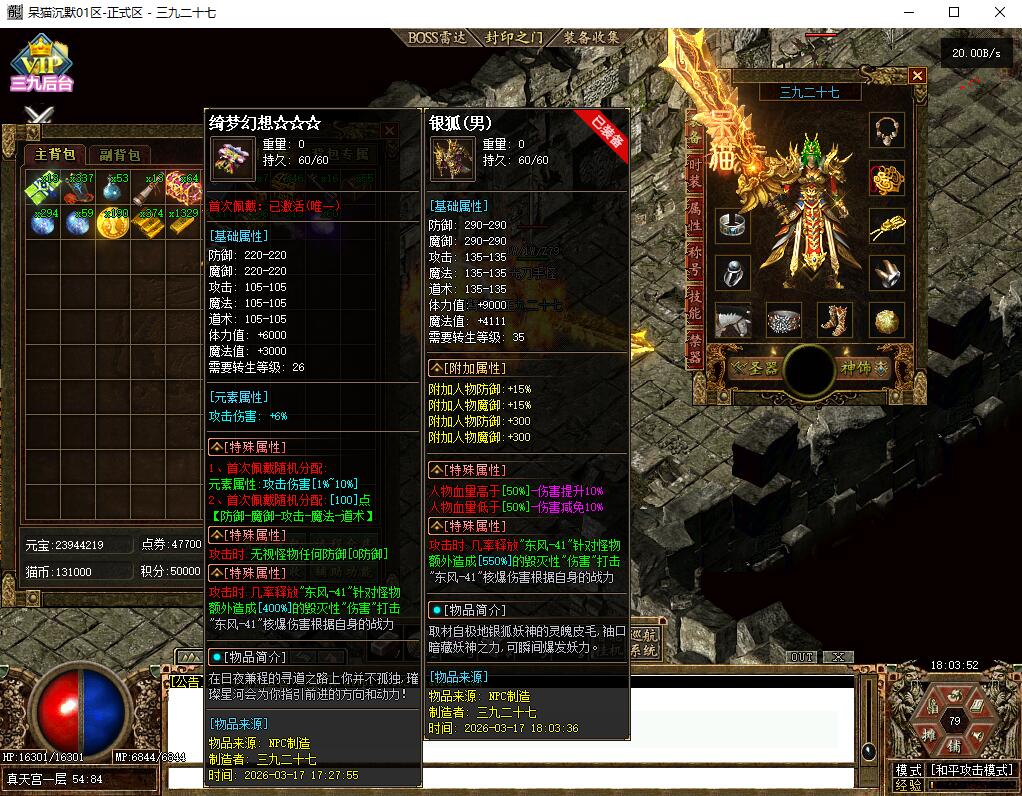
Task: Open the 时装 tab in character panel
Action: [x=695, y=173]
